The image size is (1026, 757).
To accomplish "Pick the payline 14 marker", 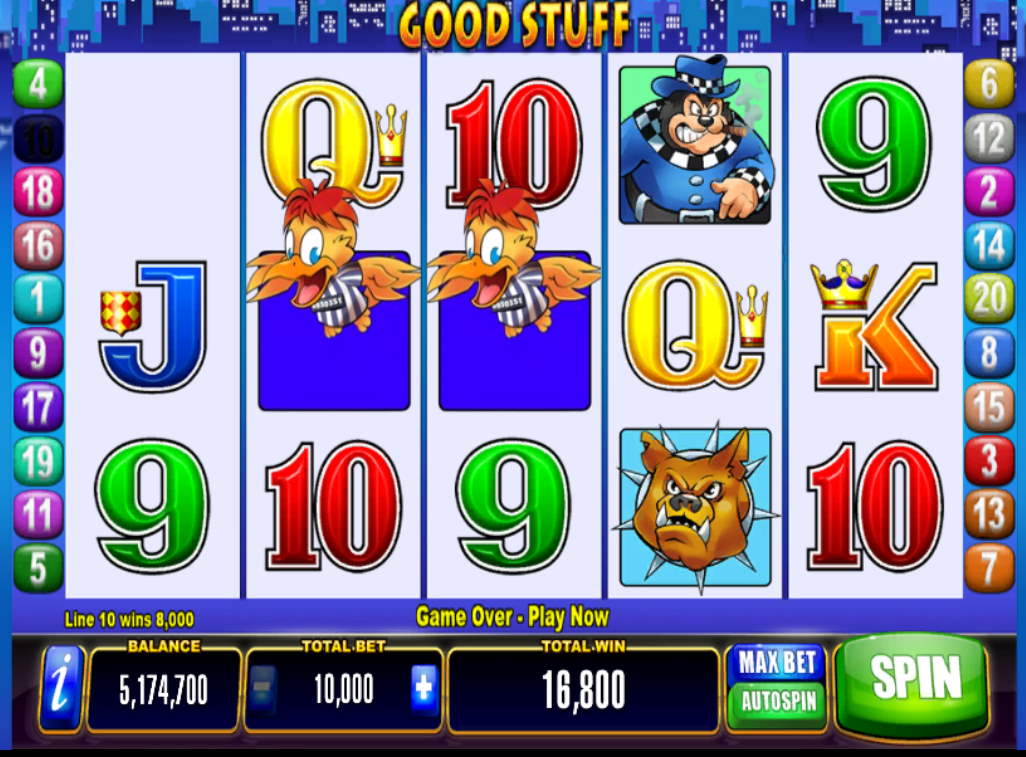I will click(988, 246).
